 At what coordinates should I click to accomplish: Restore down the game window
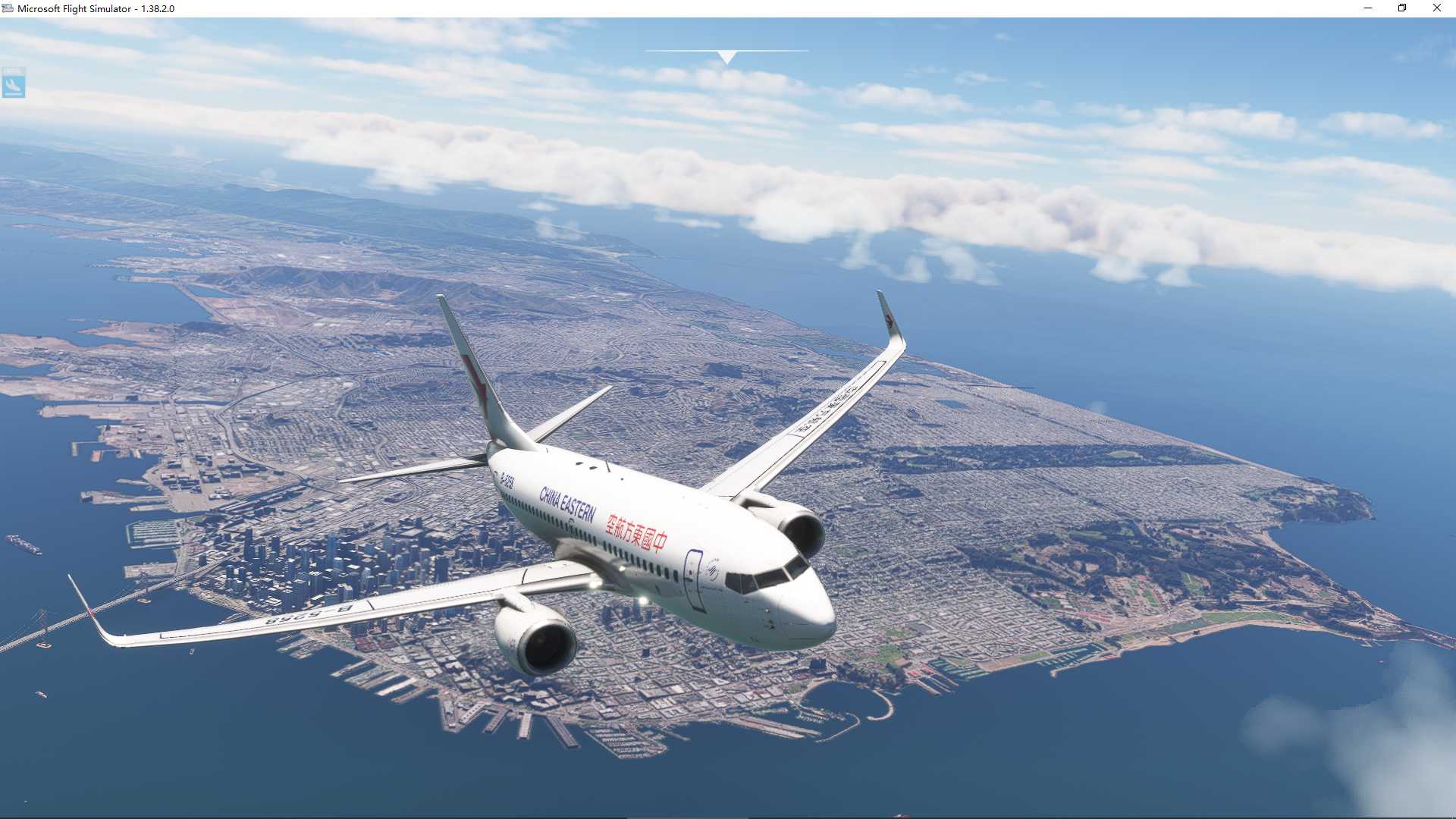pyautogui.click(x=1402, y=8)
